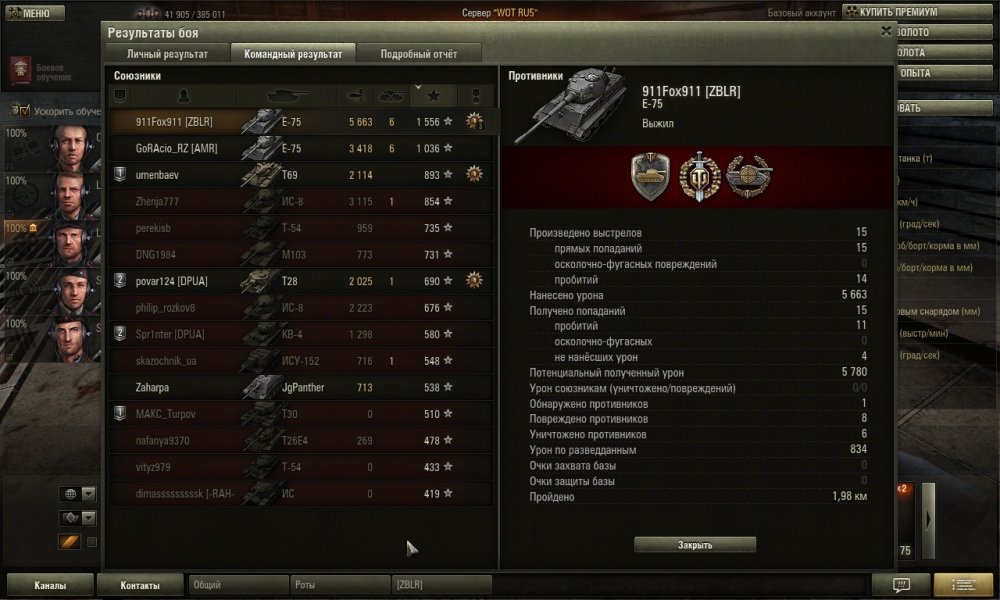The height and width of the screenshot is (600, 1000).
Task: Select the Командный результат tab
Action: point(292,53)
